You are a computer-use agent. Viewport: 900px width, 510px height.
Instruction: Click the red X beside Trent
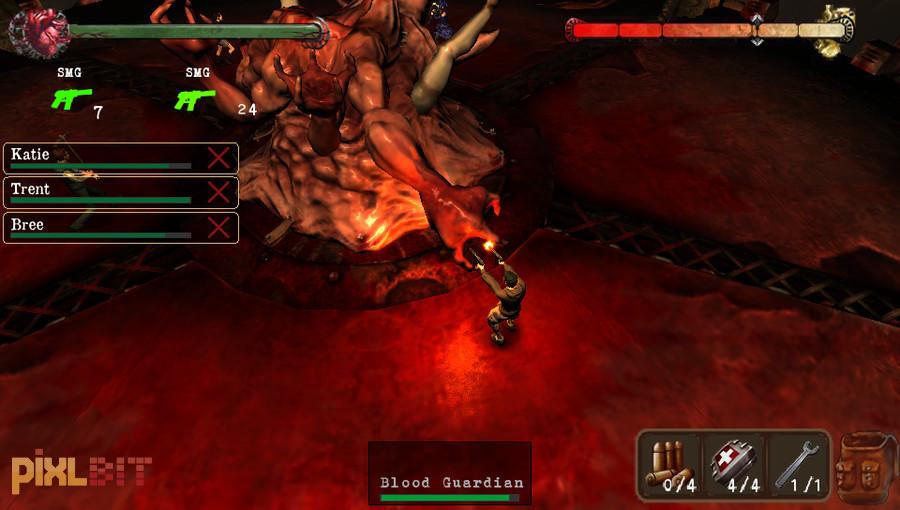[219, 192]
